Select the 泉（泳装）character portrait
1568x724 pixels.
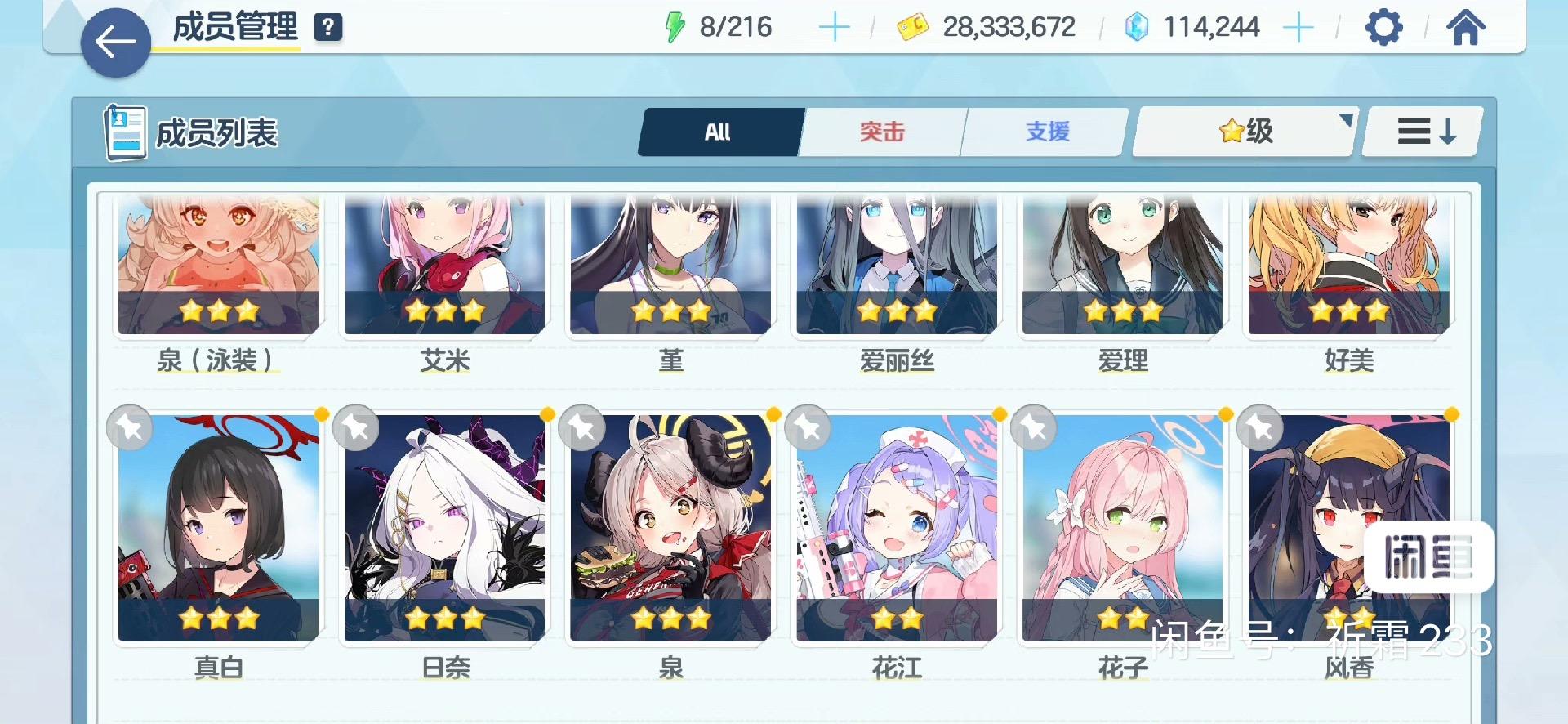click(x=217, y=264)
